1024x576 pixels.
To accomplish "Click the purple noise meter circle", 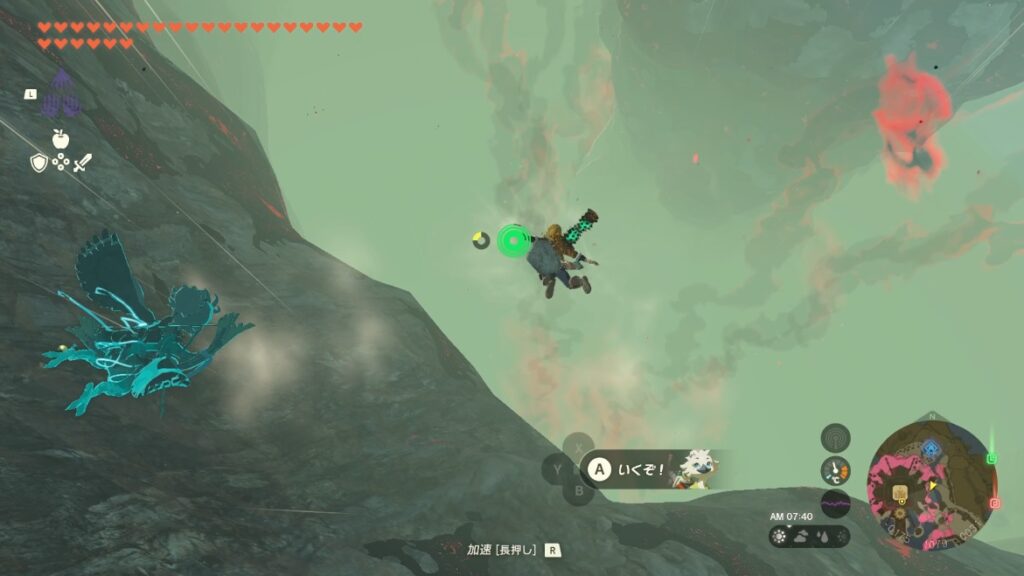I will 835,503.
